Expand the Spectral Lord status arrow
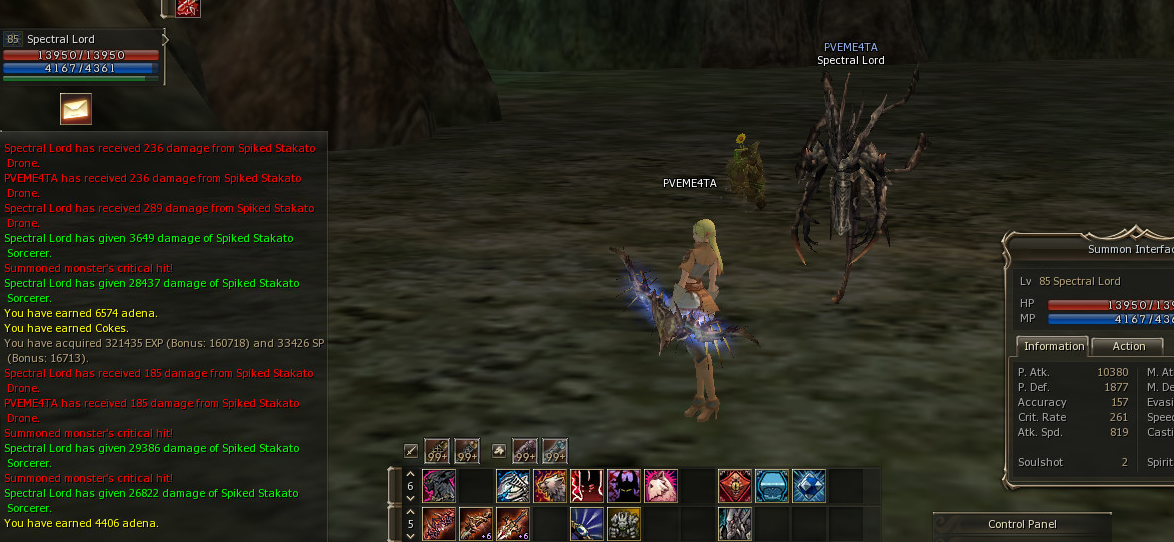The image size is (1174, 542). click(x=166, y=39)
